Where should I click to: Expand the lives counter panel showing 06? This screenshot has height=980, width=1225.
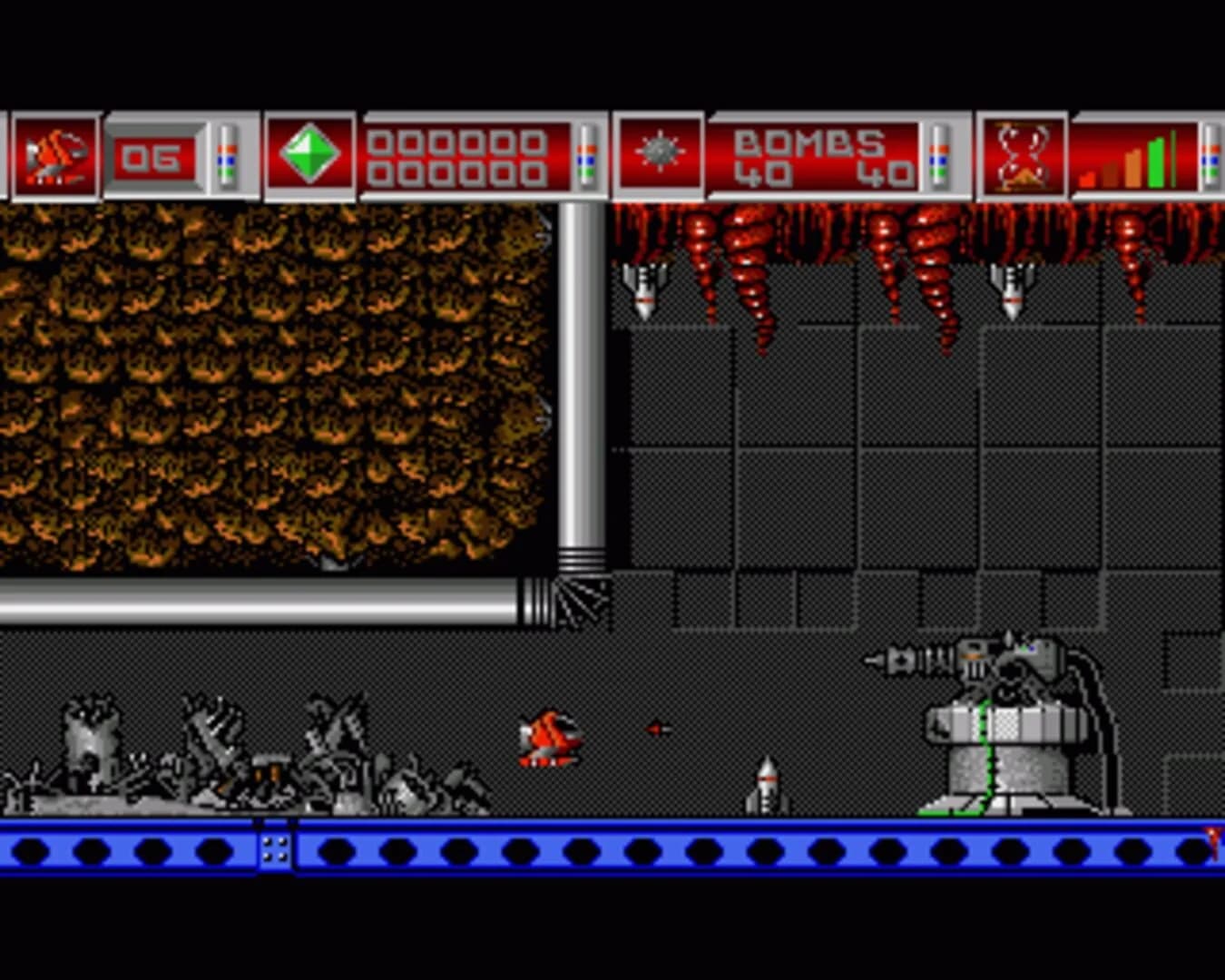tap(154, 156)
